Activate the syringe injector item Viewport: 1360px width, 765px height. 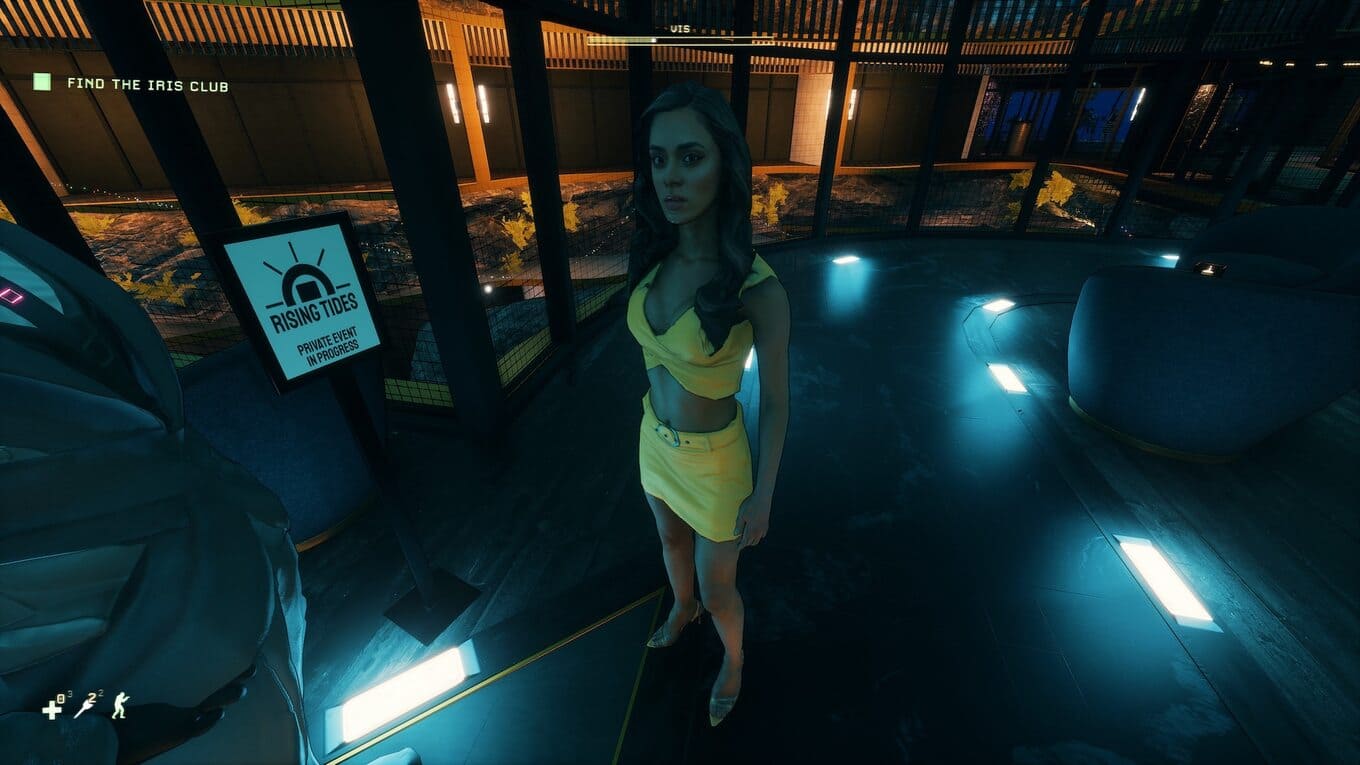(86, 708)
